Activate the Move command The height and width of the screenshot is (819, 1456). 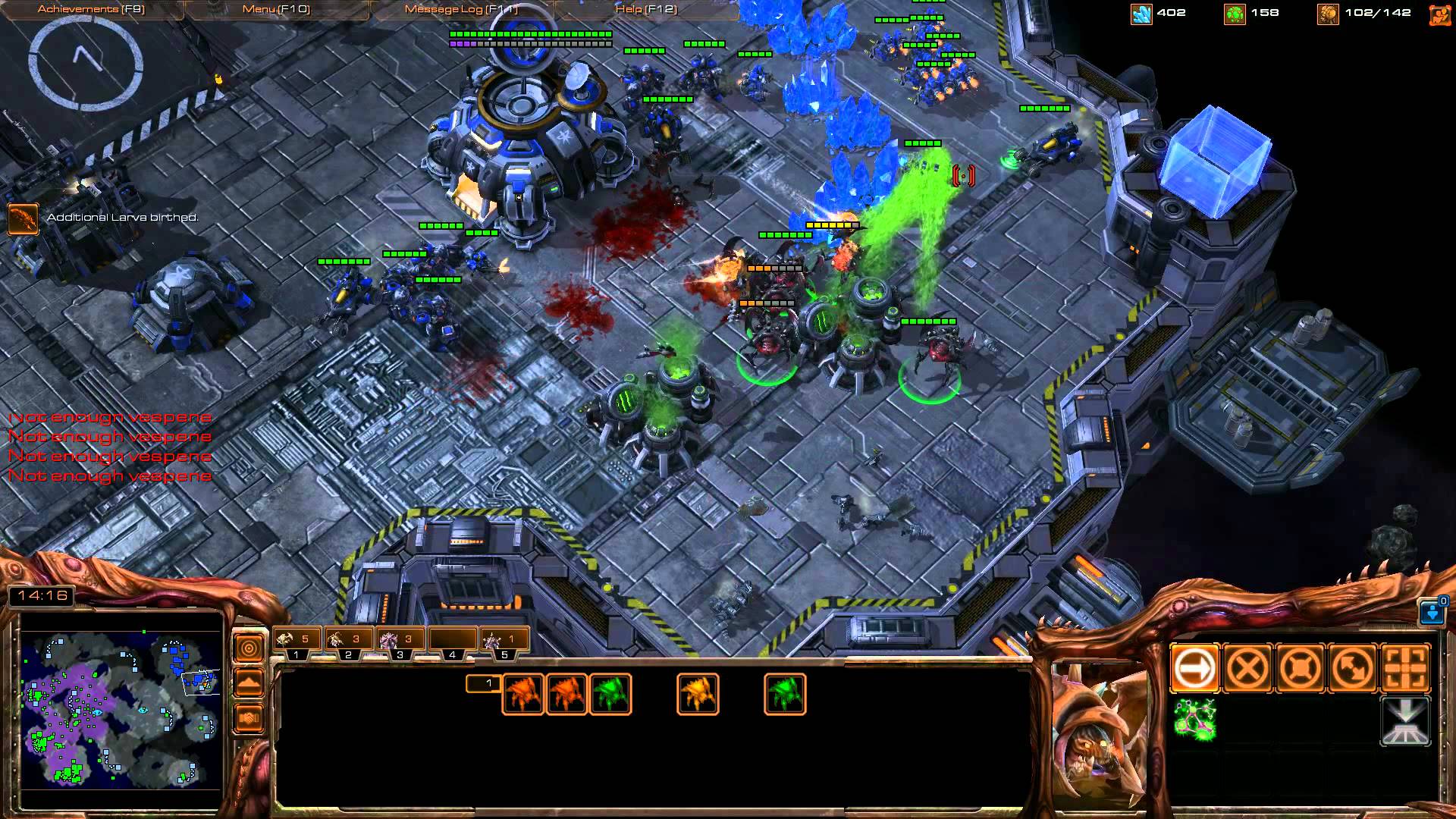pyautogui.click(x=1194, y=669)
